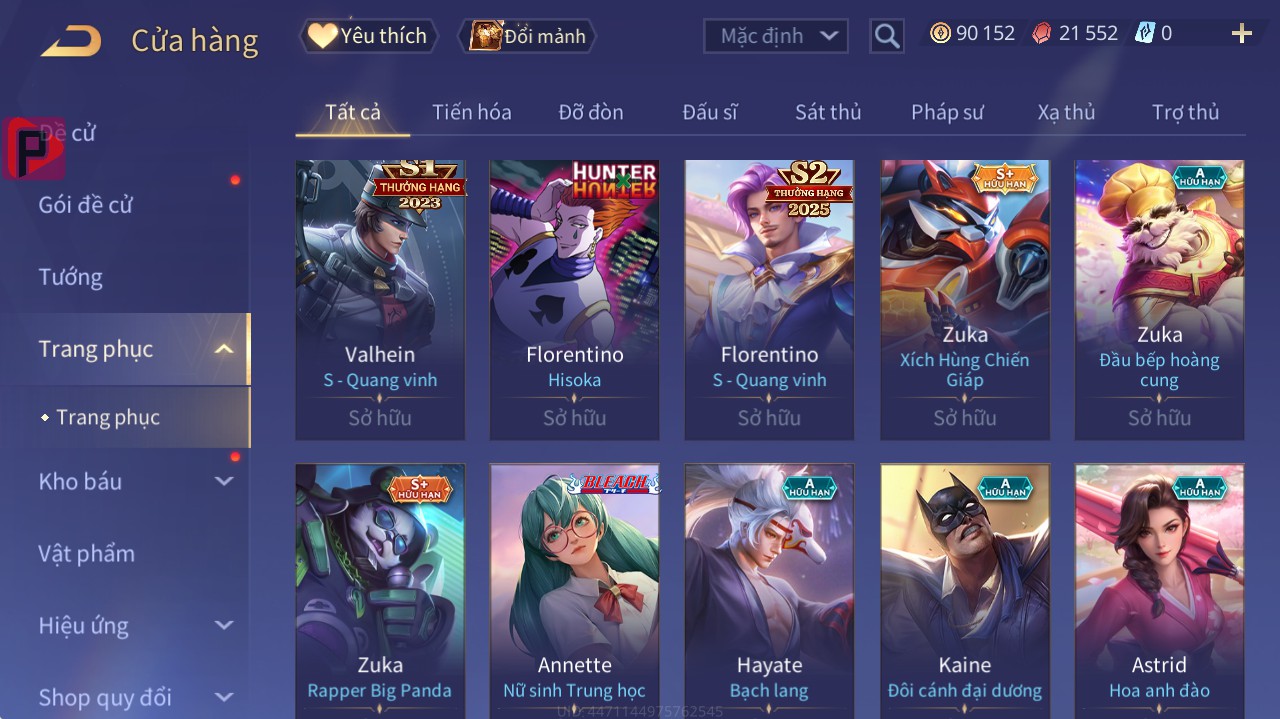
Task: Open the Xạ thủ tab
Action: (x=1066, y=112)
